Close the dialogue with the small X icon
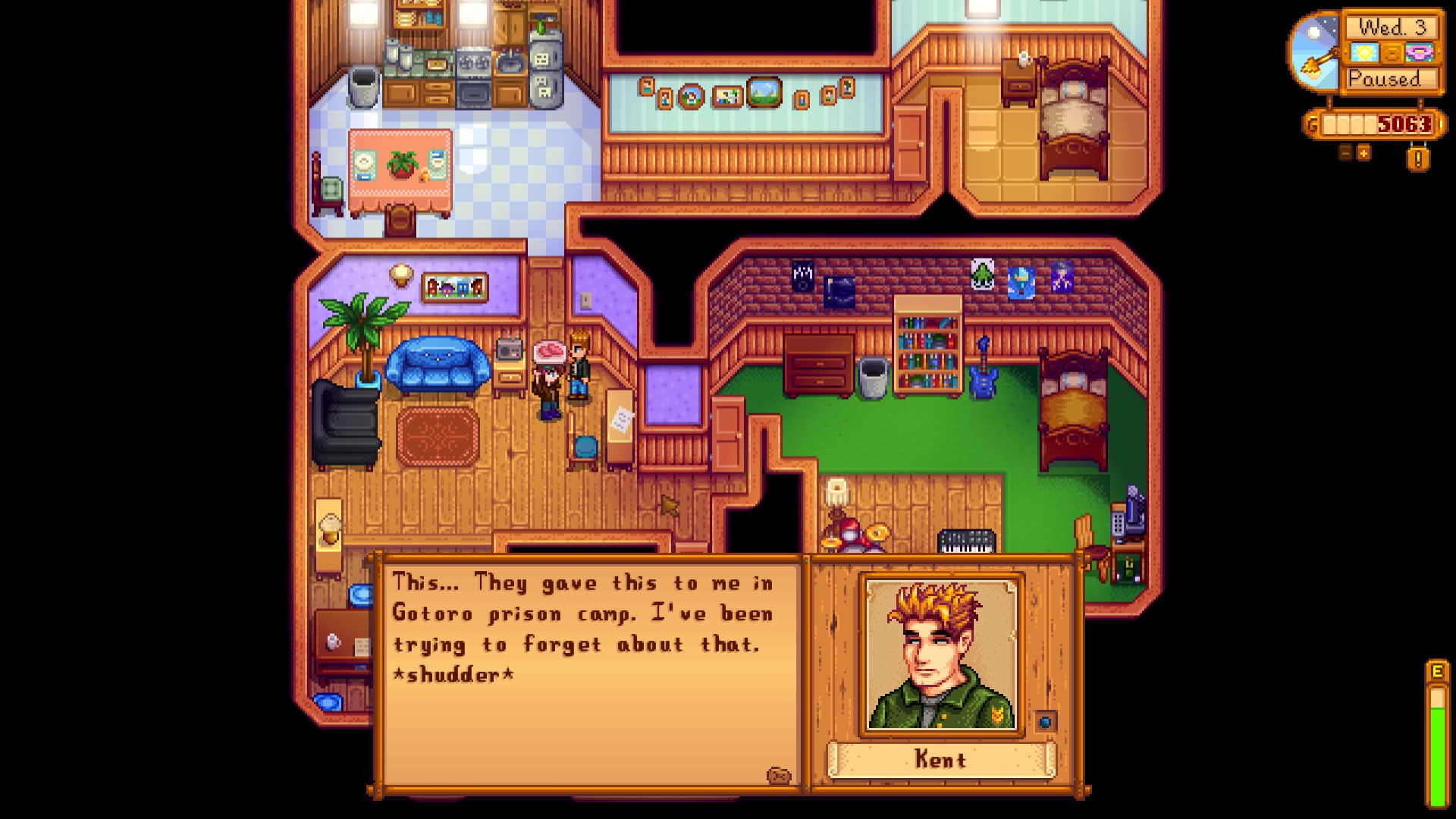The height and width of the screenshot is (819, 1456). pos(778,775)
